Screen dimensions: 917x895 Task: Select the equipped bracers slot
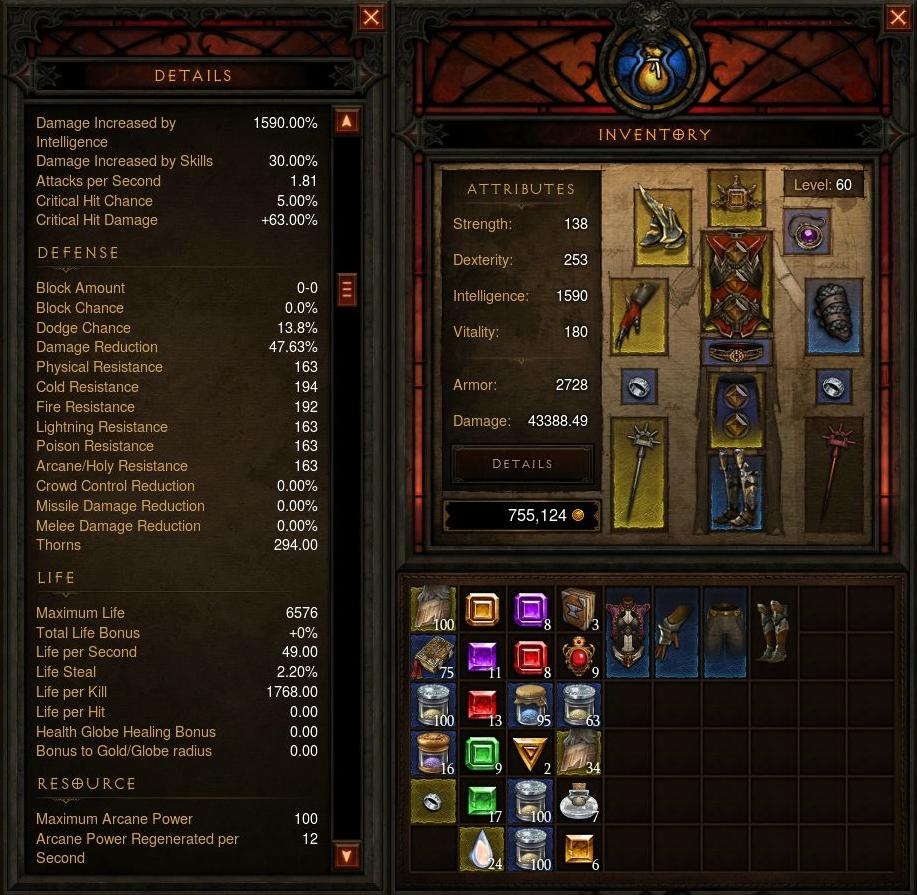(834, 315)
